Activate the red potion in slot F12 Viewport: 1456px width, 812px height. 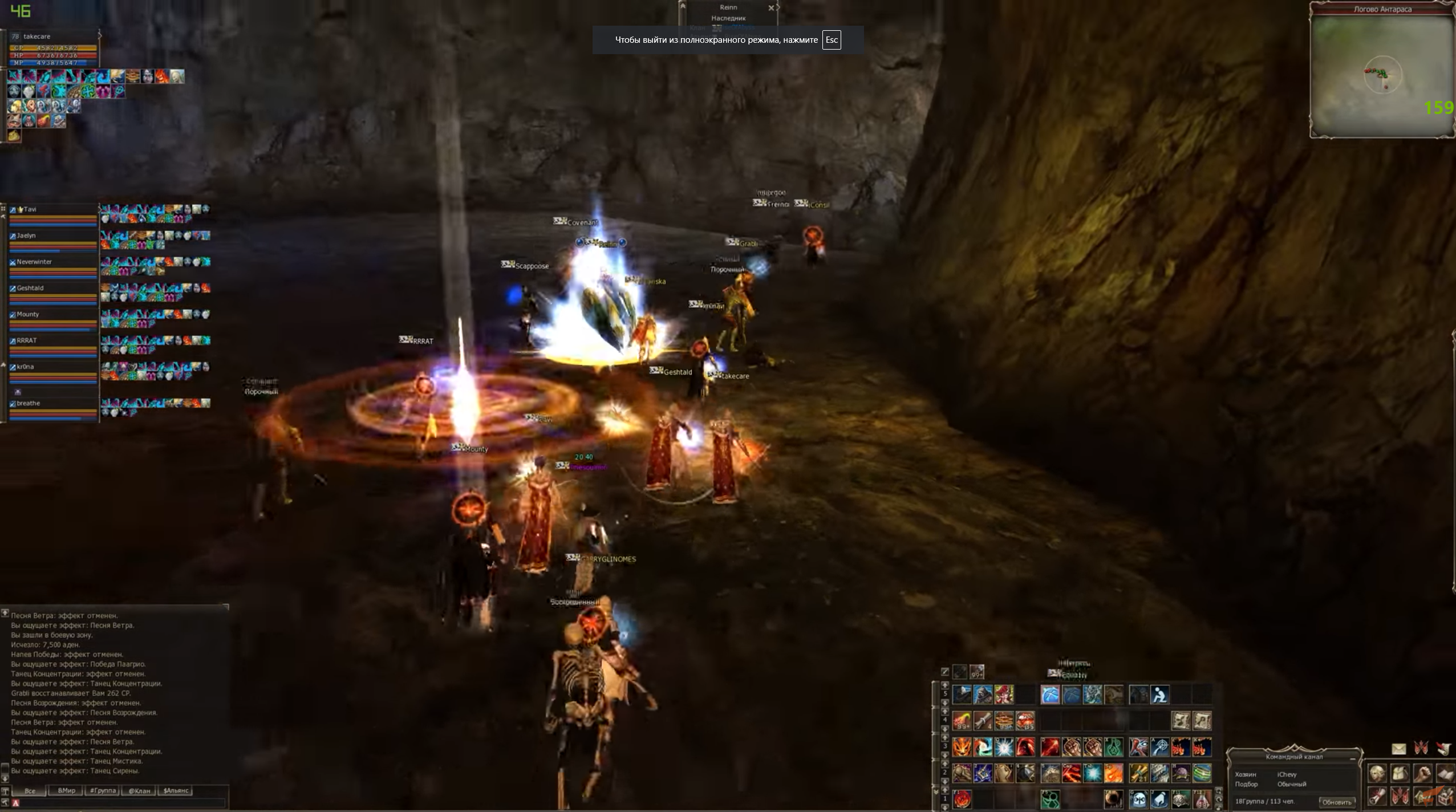tap(1202, 799)
